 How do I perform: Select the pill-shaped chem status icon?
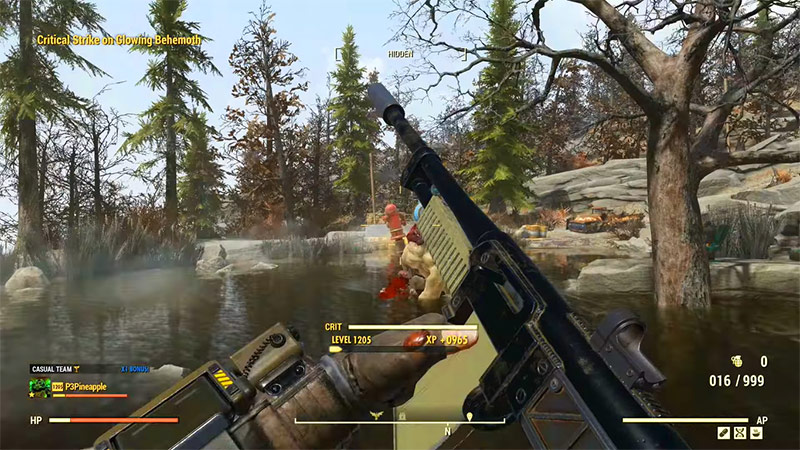(724, 432)
